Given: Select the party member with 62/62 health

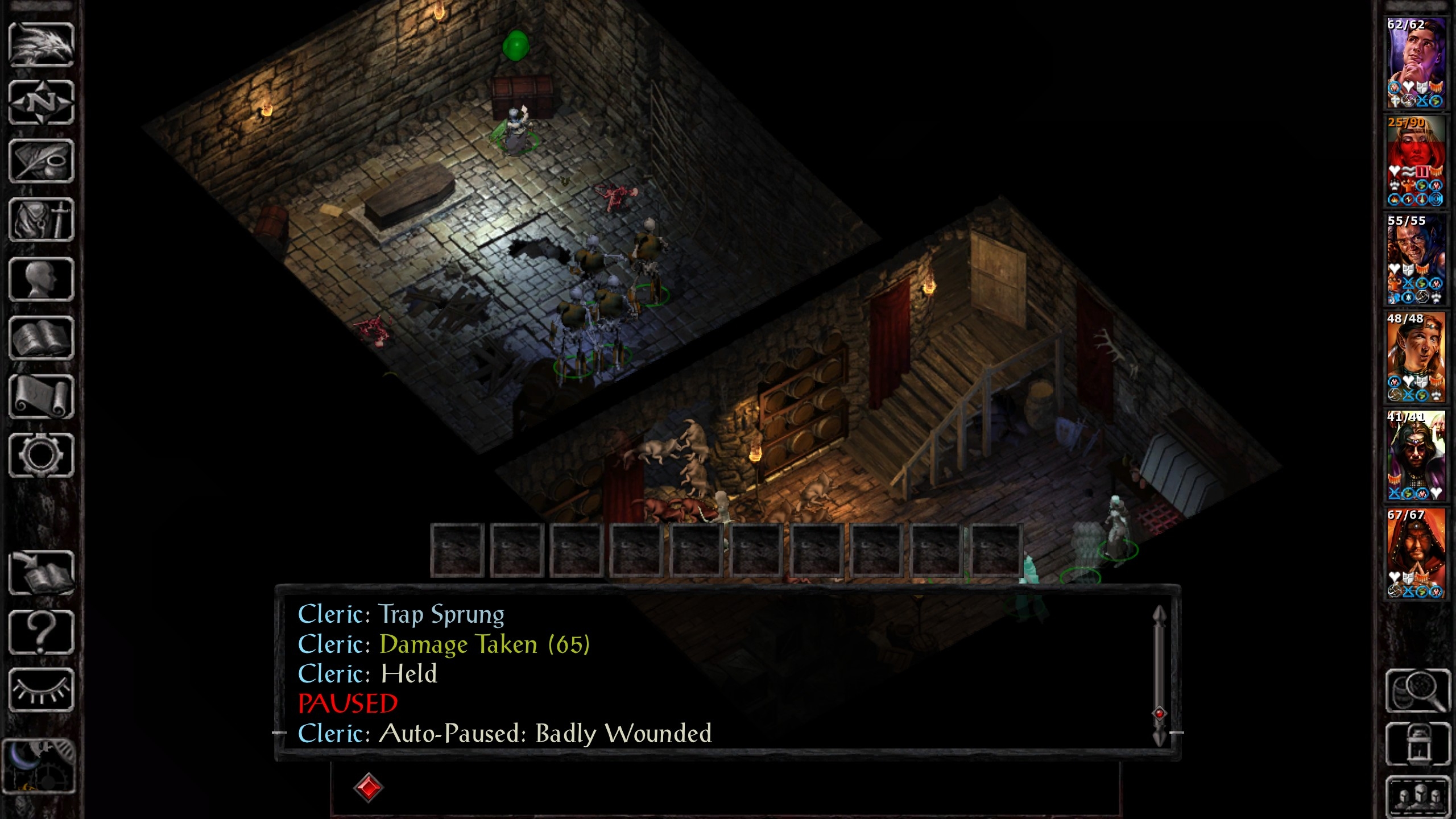Looking at the screenshot, I should coord(1416,63).
